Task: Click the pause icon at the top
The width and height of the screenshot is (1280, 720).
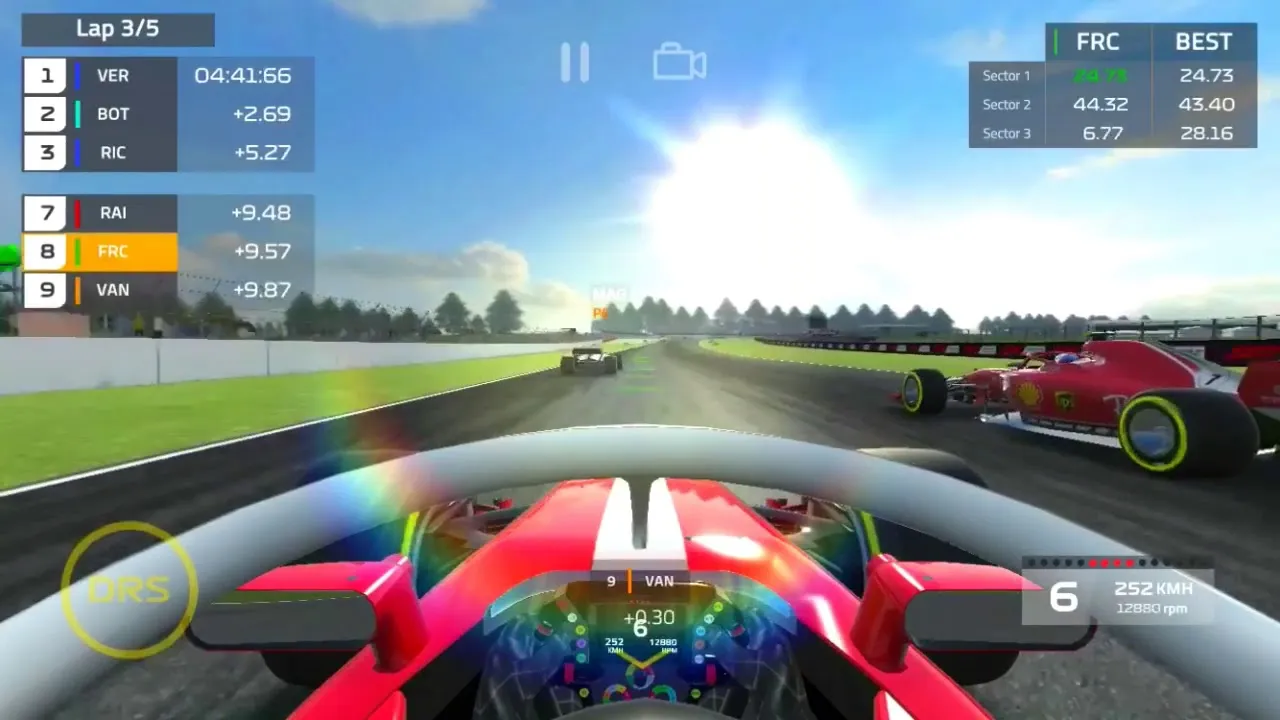Action: (x=575, y=61)
